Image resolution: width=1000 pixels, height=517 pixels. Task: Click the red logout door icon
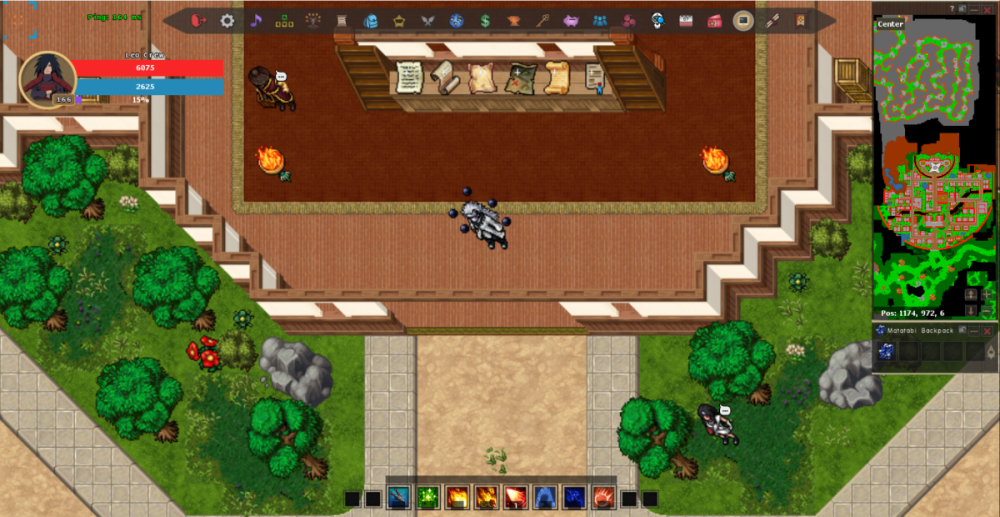(198, 20)
